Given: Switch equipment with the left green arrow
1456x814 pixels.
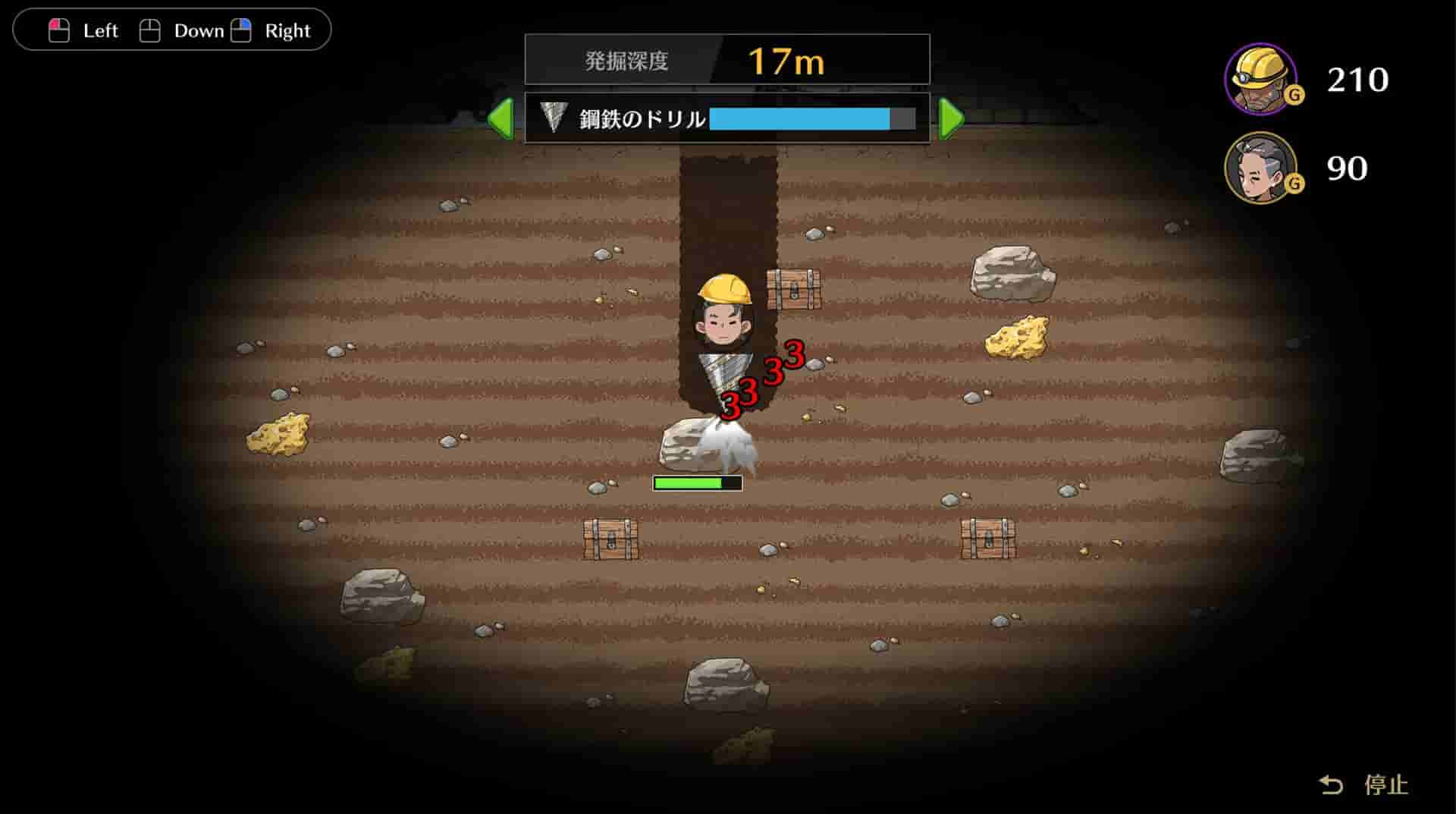Looking at the screenshot, I should tap(500, 118).
